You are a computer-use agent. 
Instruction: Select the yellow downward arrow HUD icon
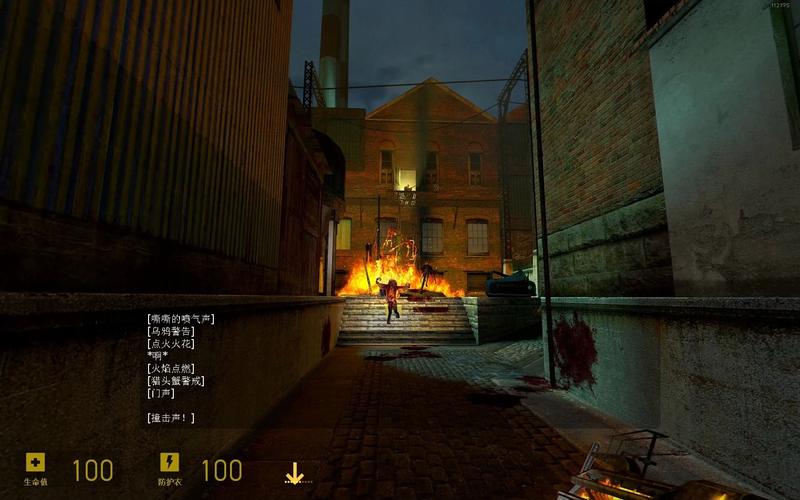(293, 473)
